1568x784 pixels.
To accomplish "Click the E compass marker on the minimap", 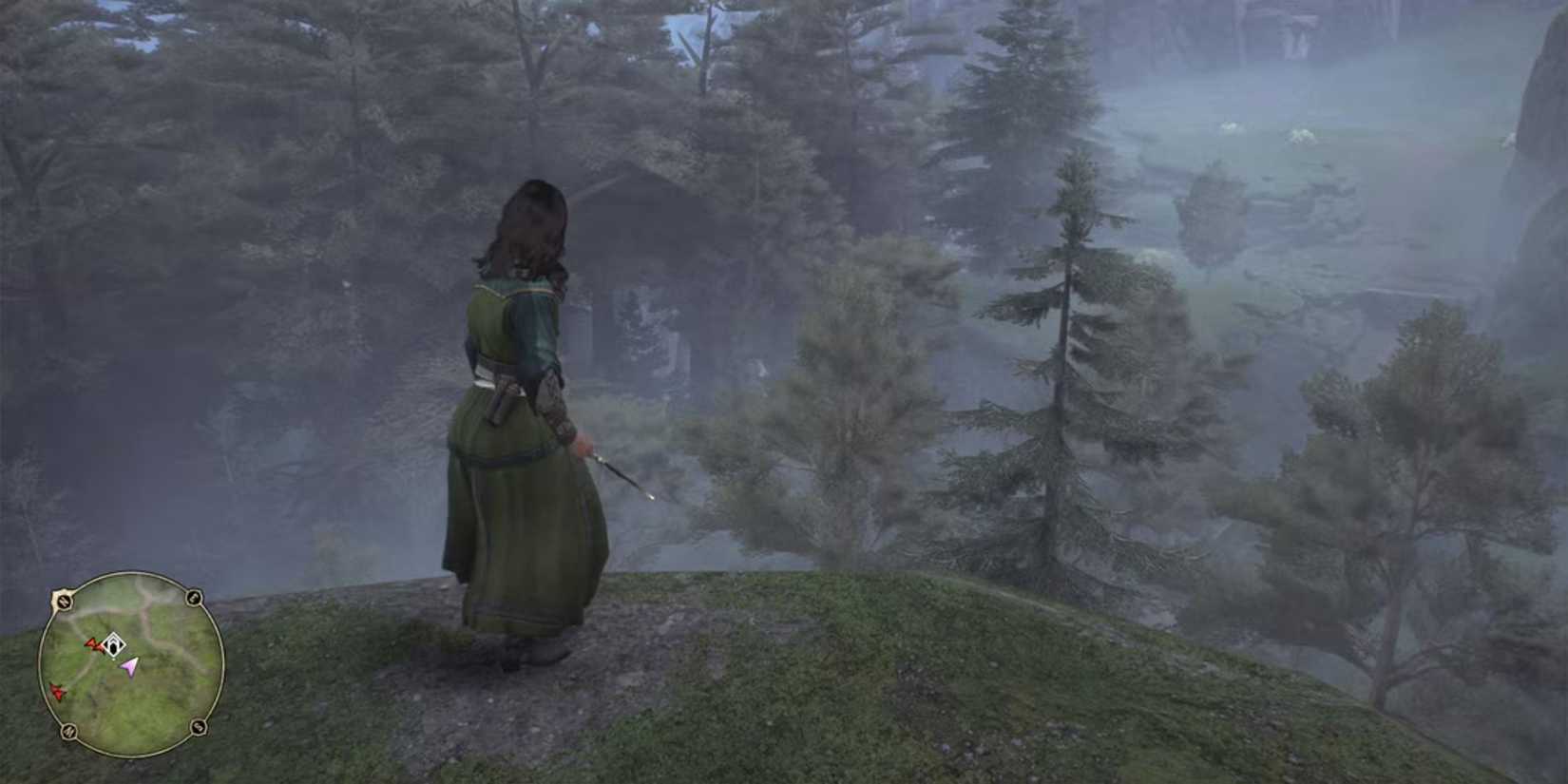I will tap(193, 598).
